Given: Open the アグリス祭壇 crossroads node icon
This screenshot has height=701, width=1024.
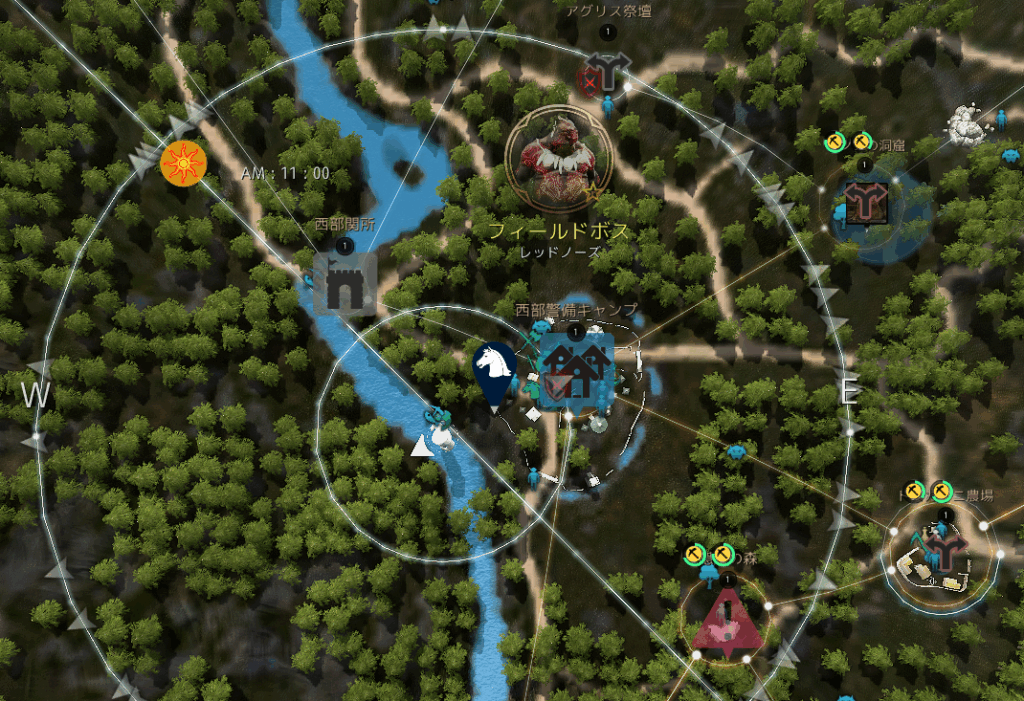Looking at the screenshot, I should (605, 73).
